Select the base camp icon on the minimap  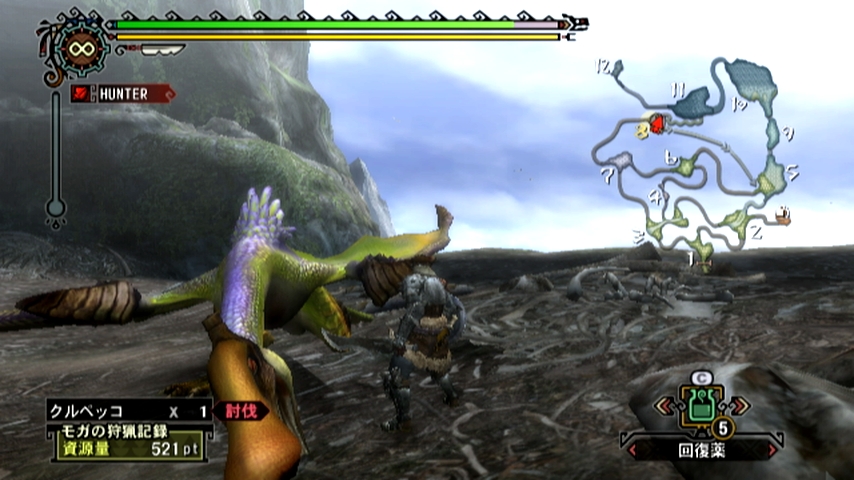point(783,215)
